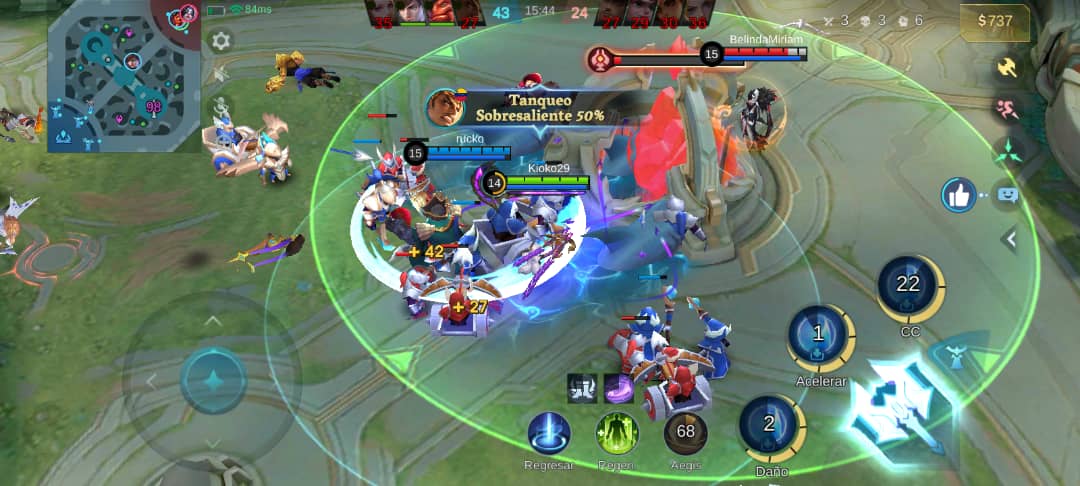The height and width of the screenshot is (486, 1080).
Task: Select the purple crescent equipment icon
Action: pyautogui.click(x=619, y=388)
